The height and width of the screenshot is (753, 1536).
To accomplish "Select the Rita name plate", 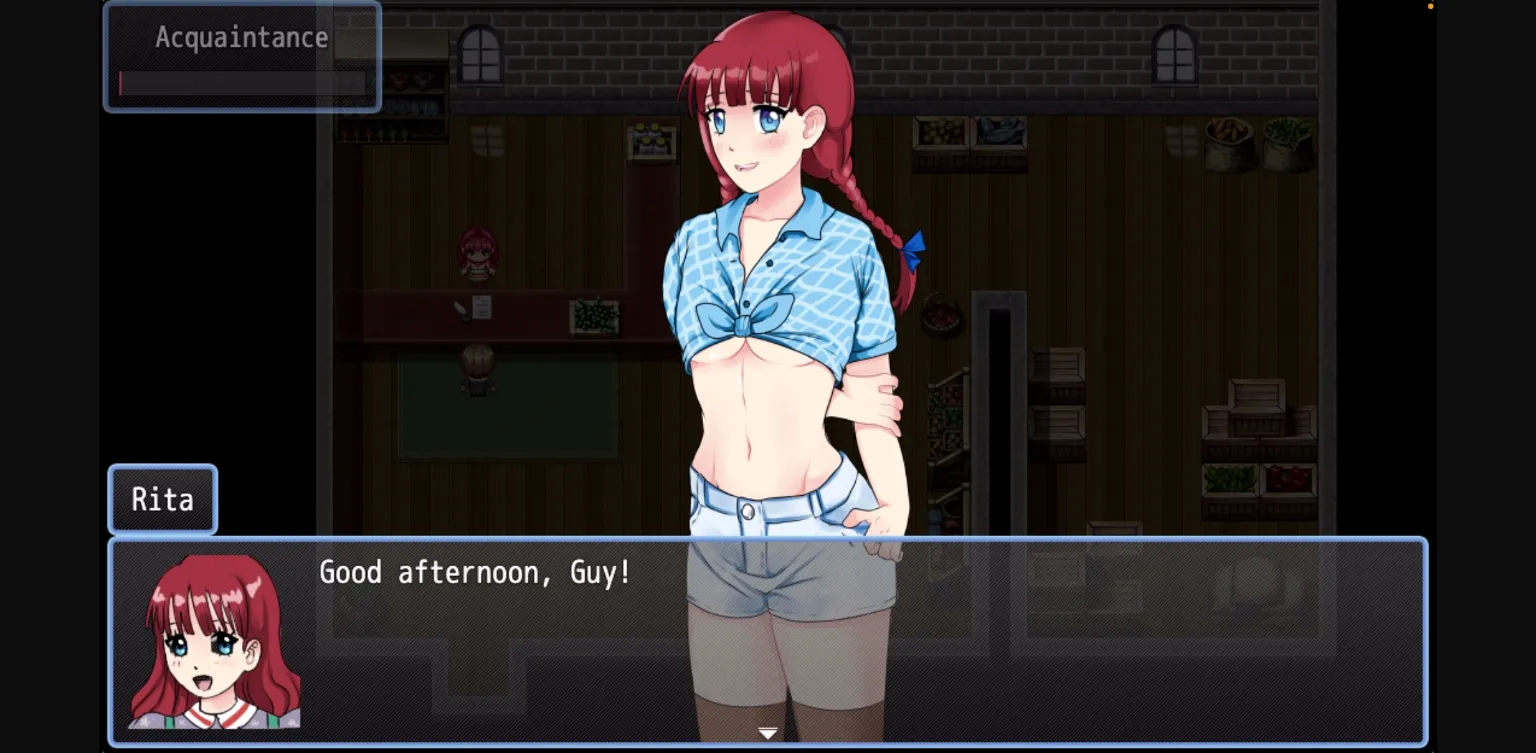I will pos(162,499).
